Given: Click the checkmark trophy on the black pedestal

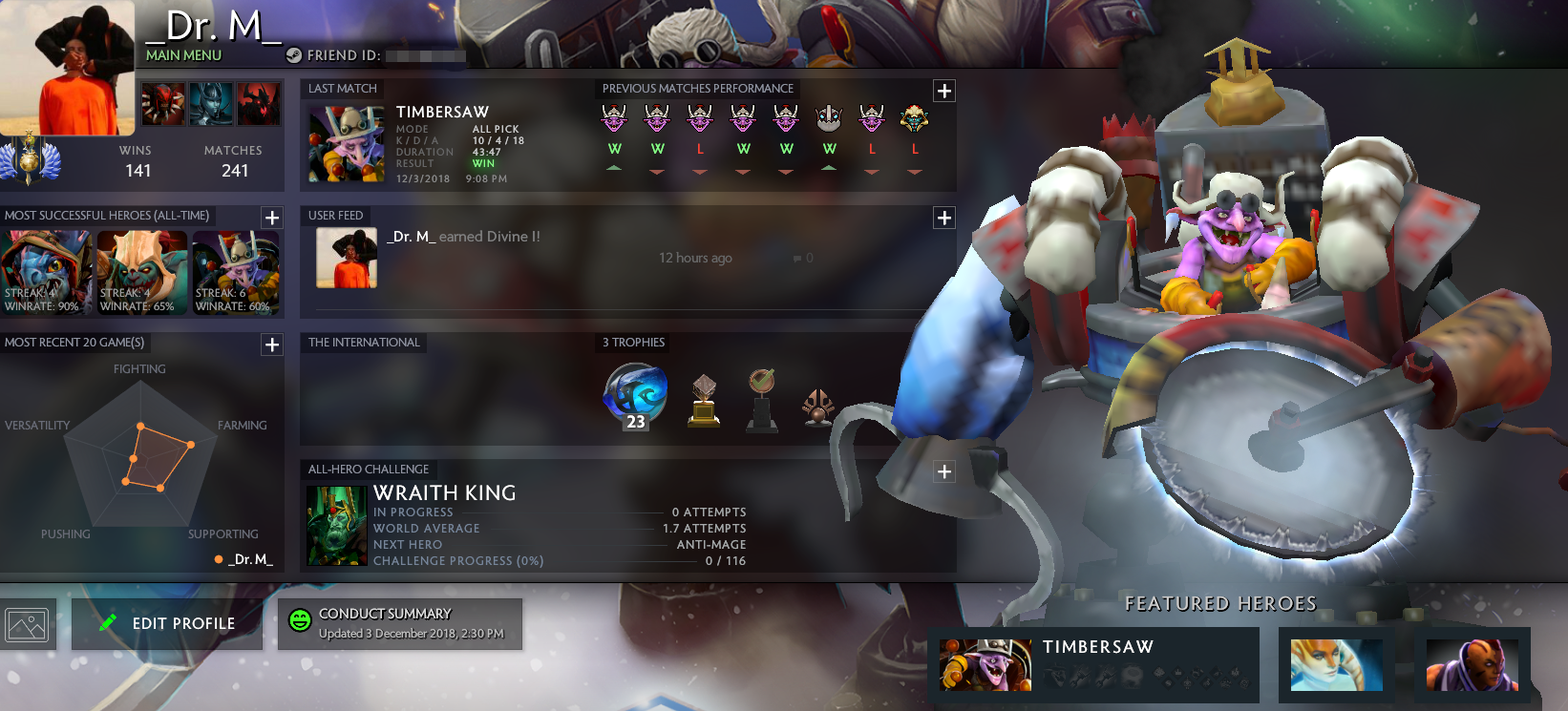Looking at the screenshot, I should 761,398.
